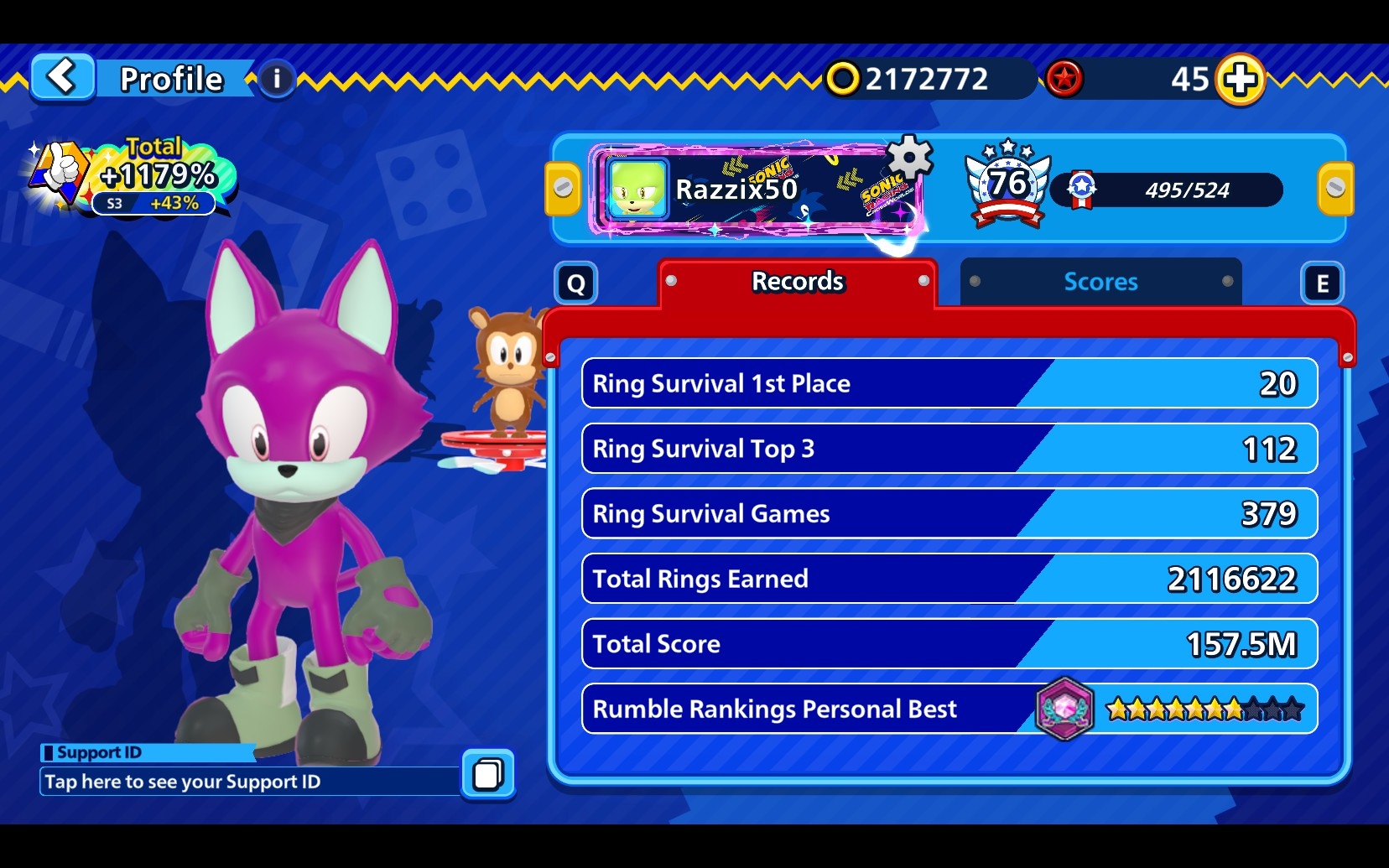1389x868 pixels.
Task: Click the Razzix50 player avatar
Action: click(x=637, y=189)
